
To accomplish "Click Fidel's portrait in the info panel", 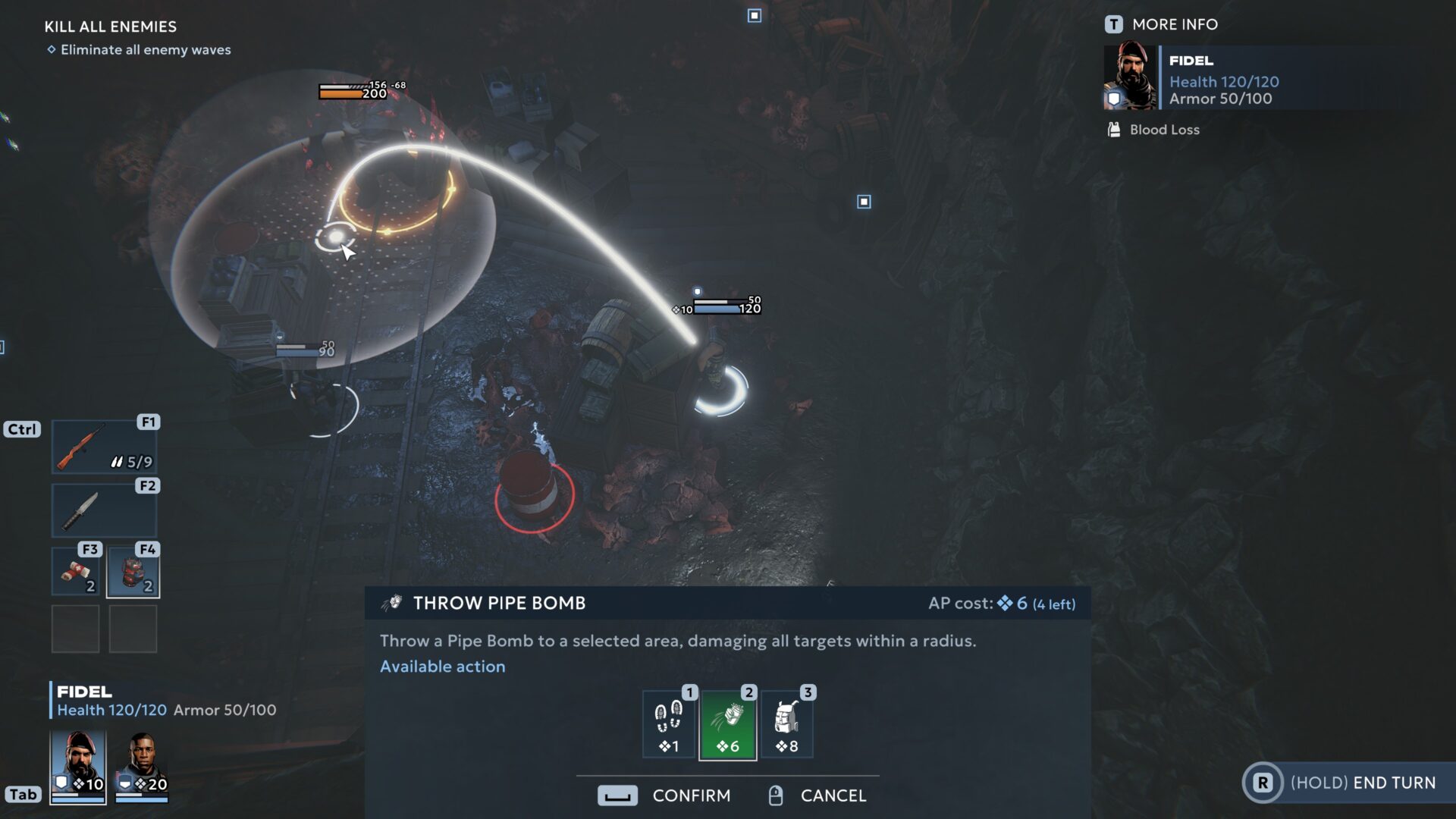I will [1130, 77].
